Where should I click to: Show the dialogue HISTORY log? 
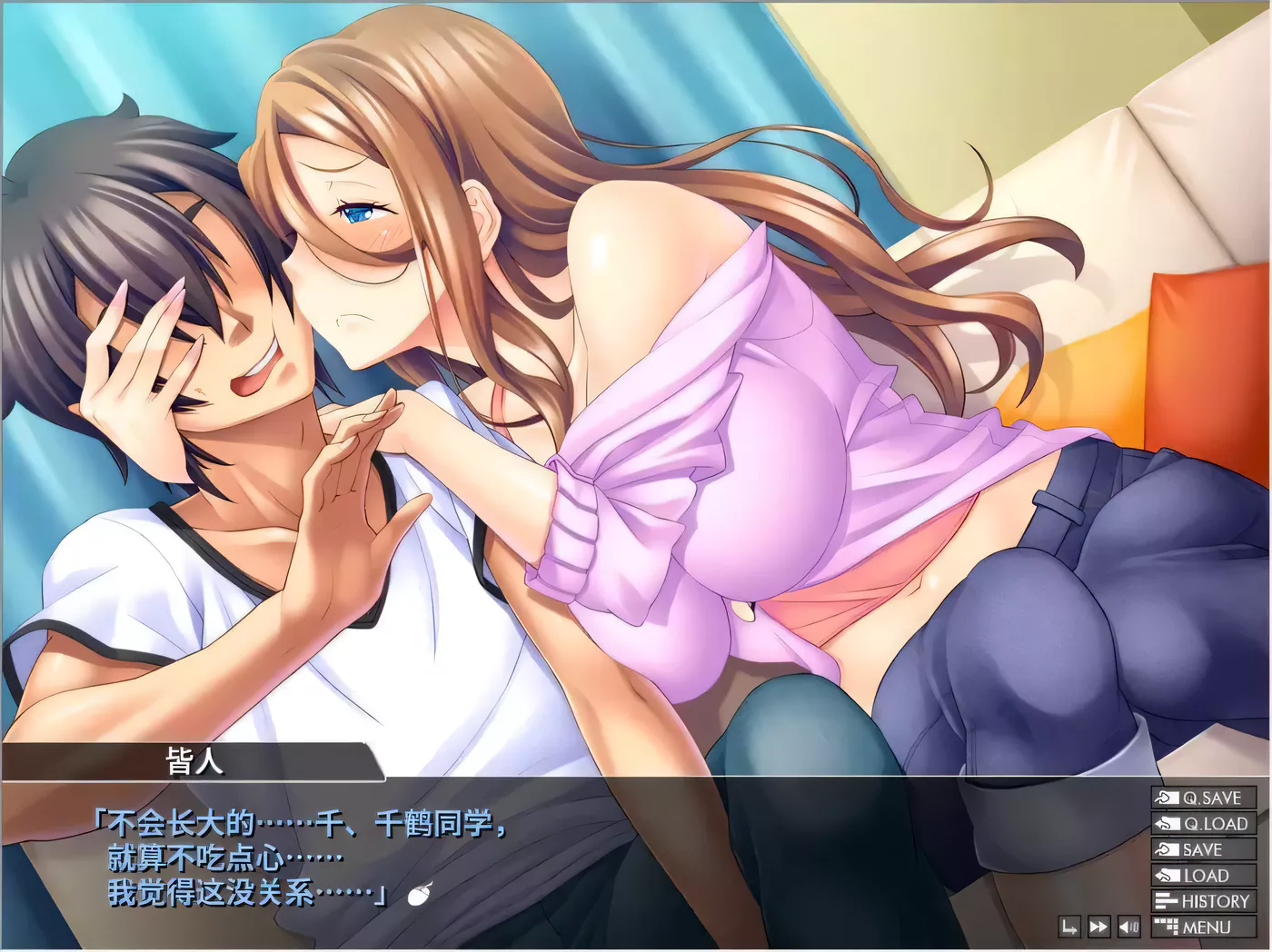click(1204, 901)
